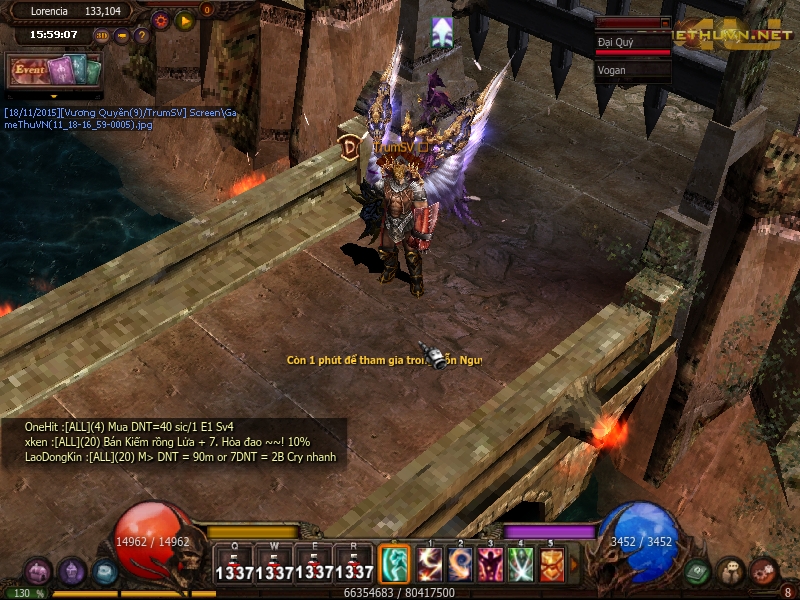Viewport: 800px width, 600px height.
Task: Toggle the 3D camera button
Action: click(102, 35)
